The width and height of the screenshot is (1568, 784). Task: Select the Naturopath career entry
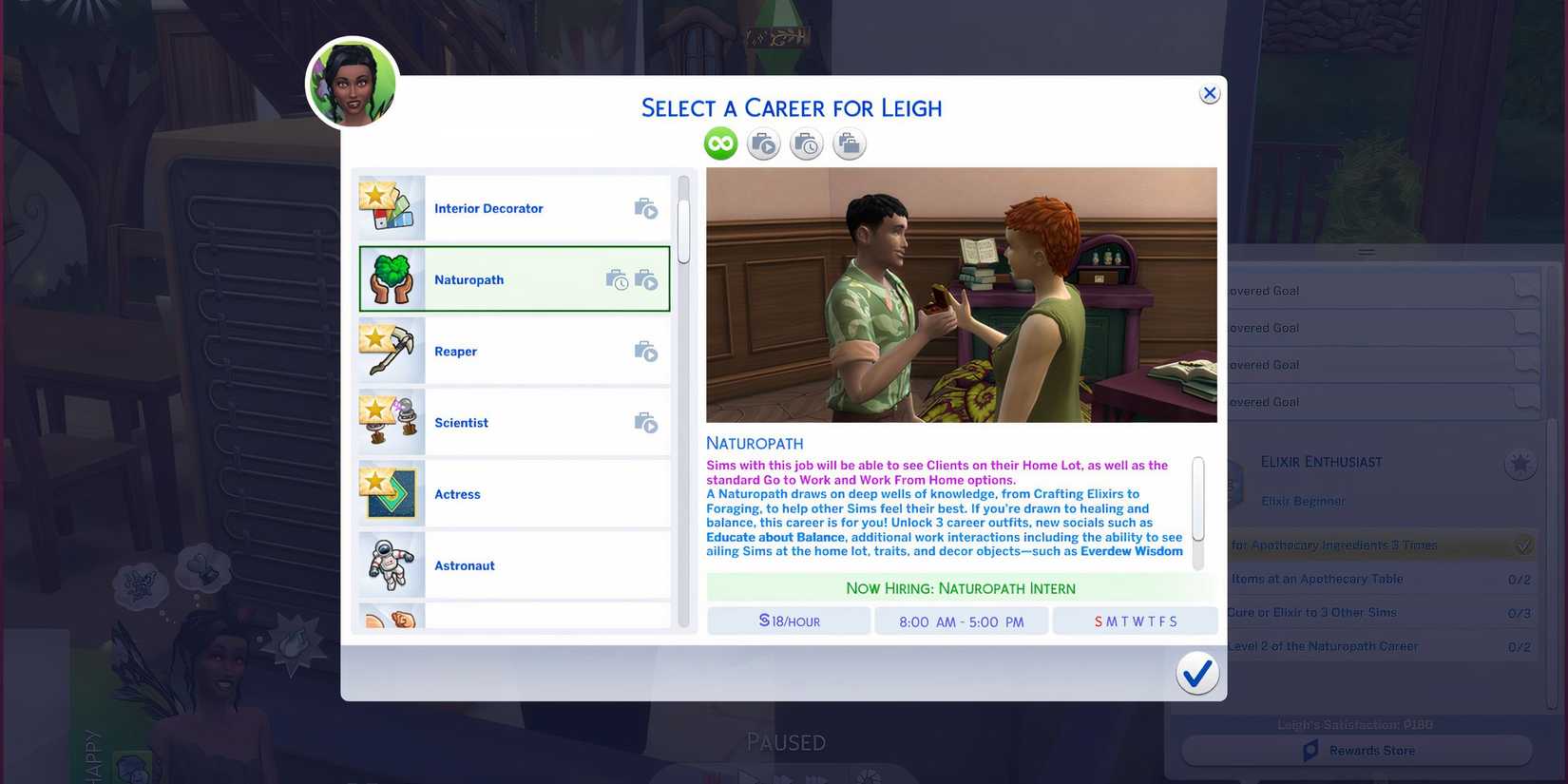tap(513, 278)
